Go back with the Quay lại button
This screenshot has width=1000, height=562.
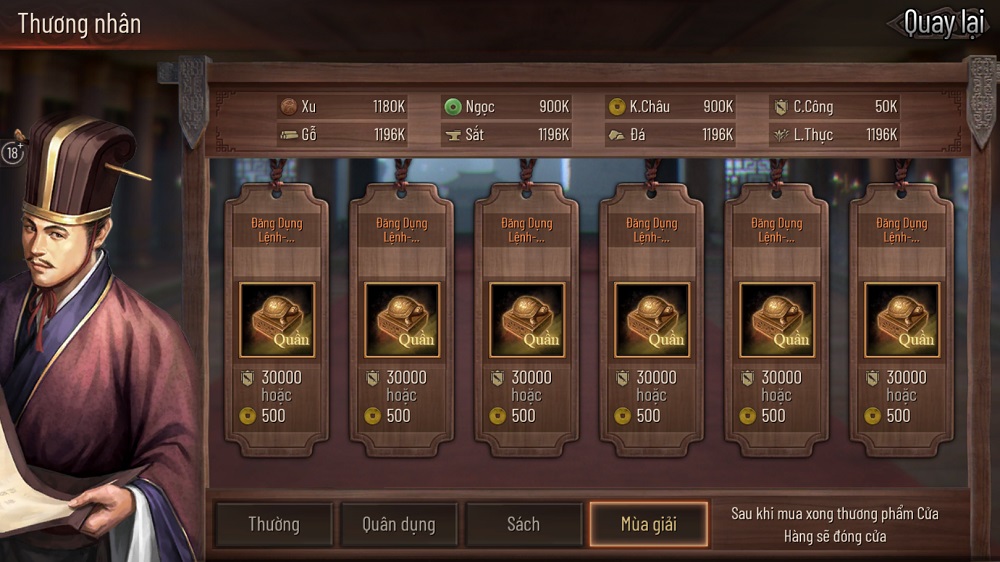tap(940, 22)
